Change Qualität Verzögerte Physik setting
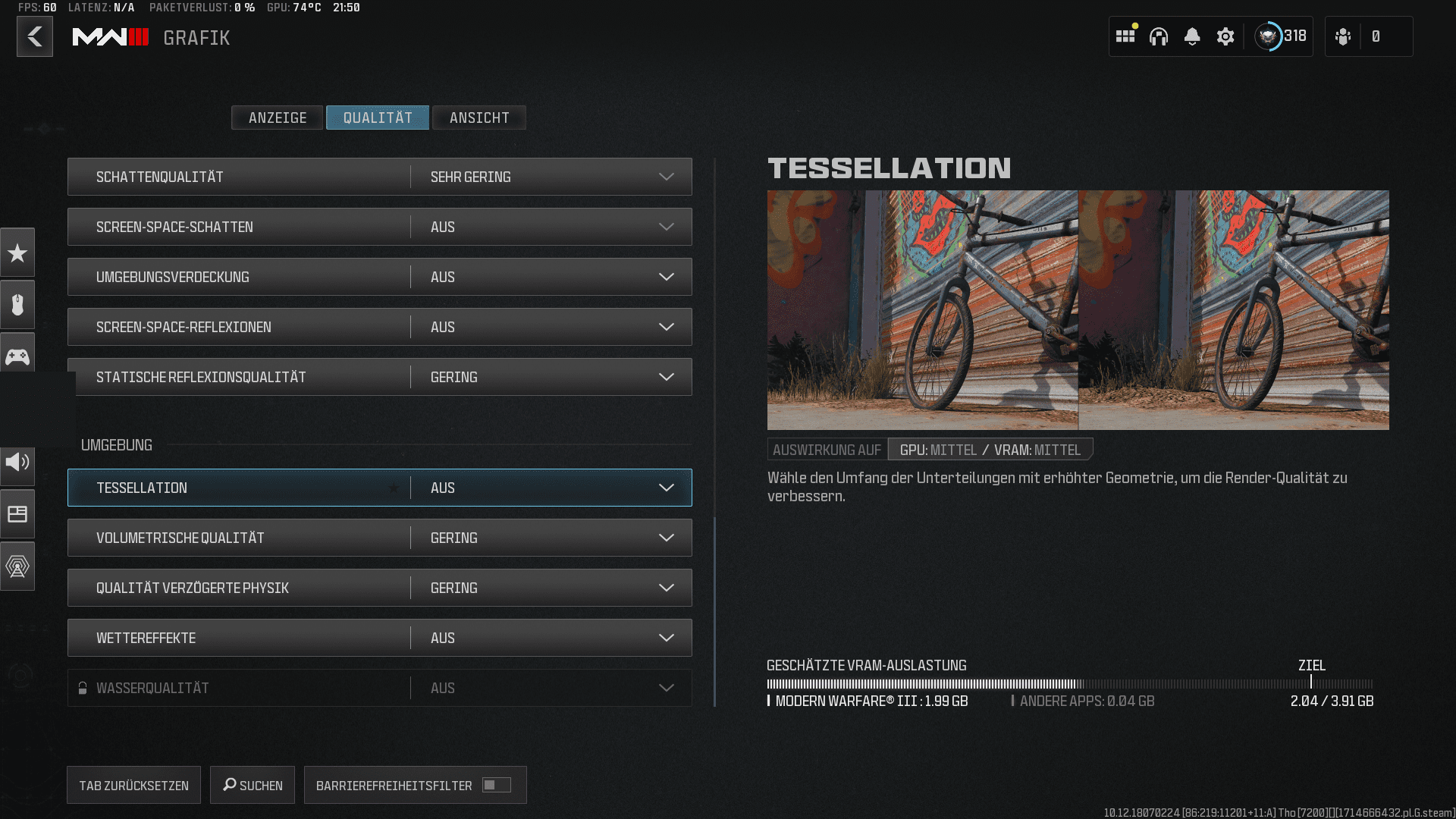Screen dimensions: 1456x819 (551, 588)
